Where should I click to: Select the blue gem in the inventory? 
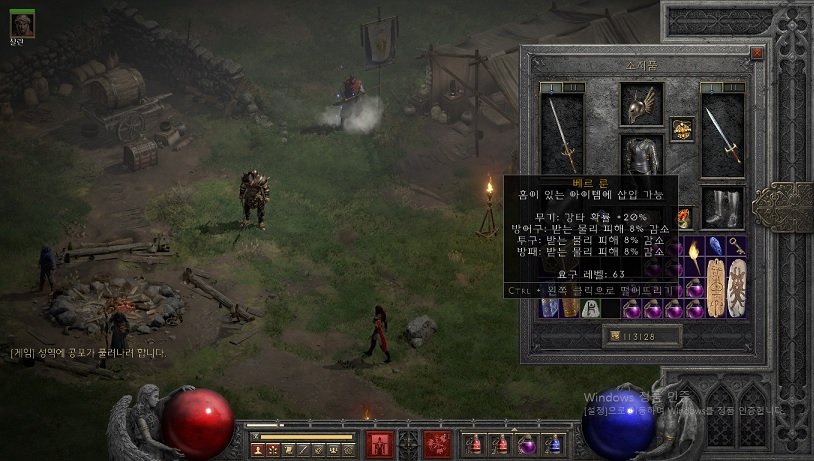tap(714, 246)
